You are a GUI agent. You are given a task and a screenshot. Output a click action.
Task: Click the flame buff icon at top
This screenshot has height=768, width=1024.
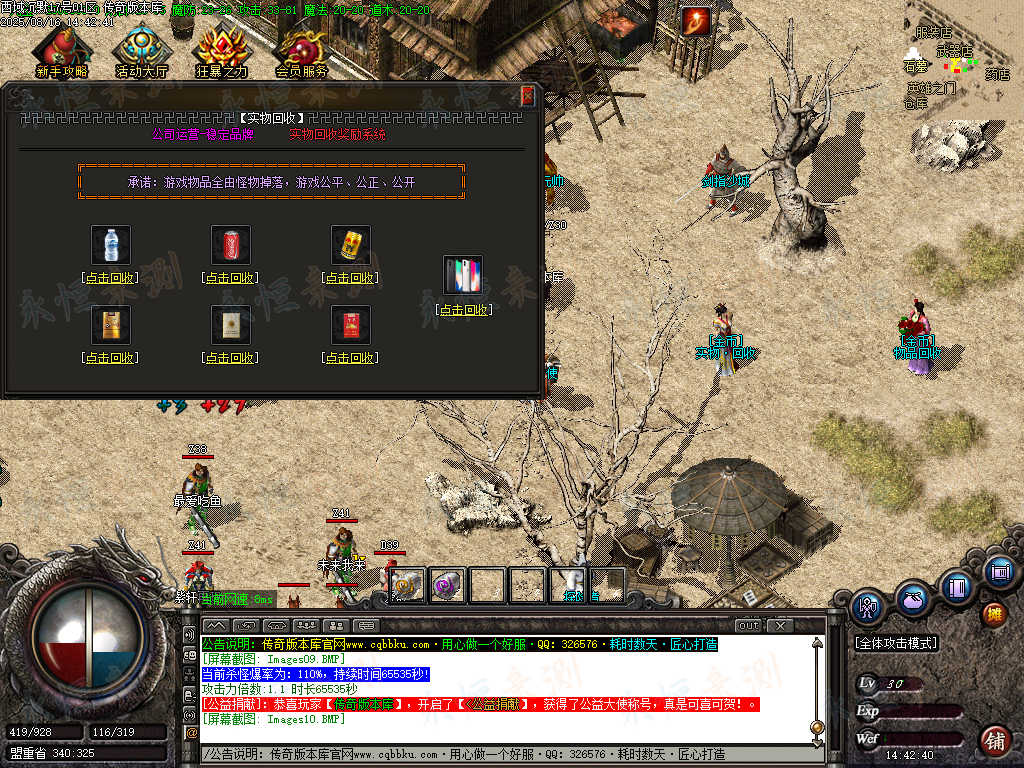tap(696, 20)
